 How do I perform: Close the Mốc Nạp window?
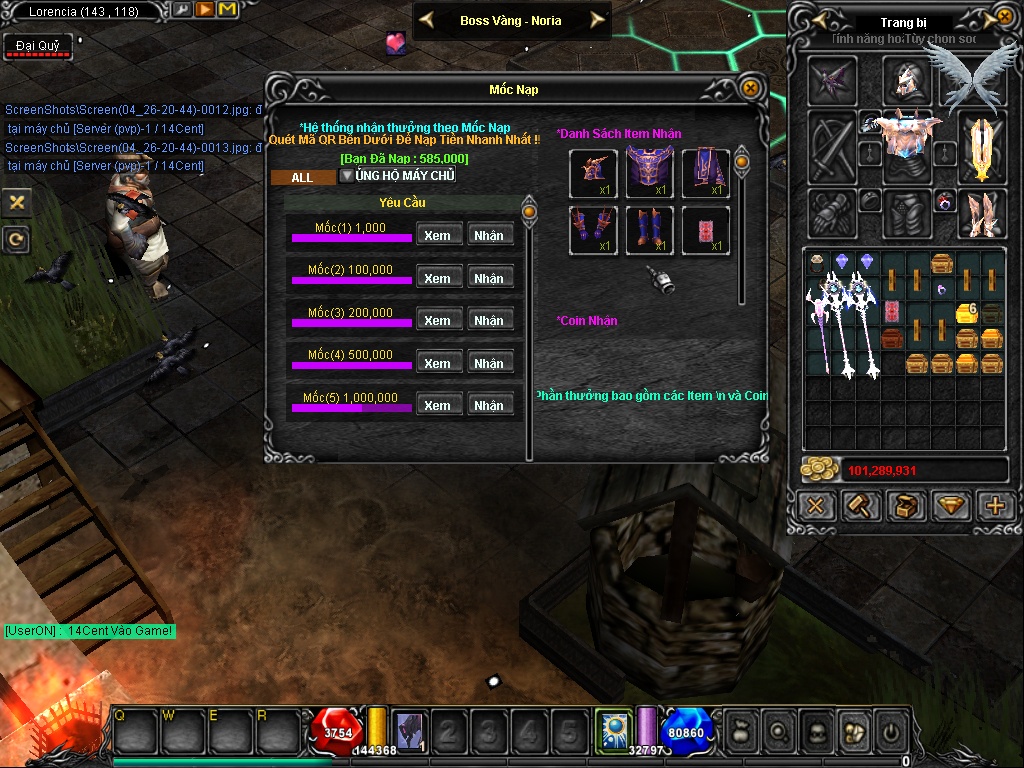tap(749, 89)
